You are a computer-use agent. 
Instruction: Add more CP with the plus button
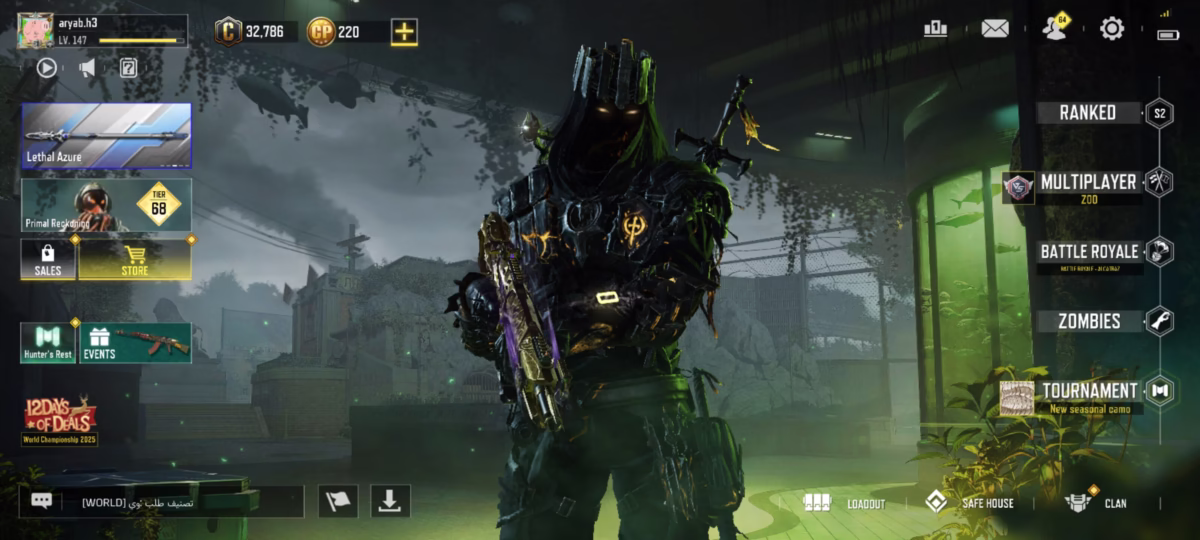tap(404, 32)
